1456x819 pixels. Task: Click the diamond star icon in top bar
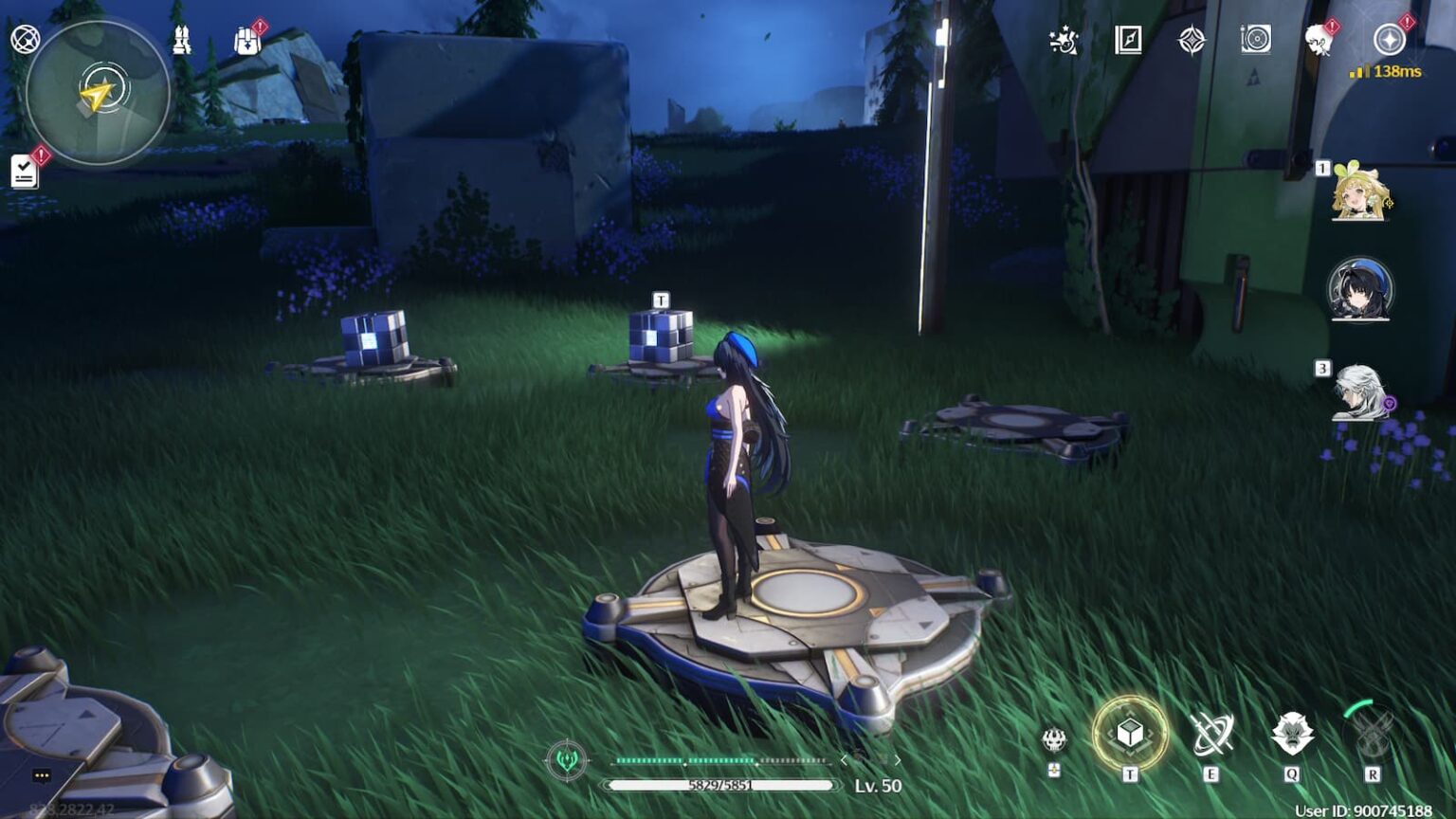click(x=1192, y=41)
